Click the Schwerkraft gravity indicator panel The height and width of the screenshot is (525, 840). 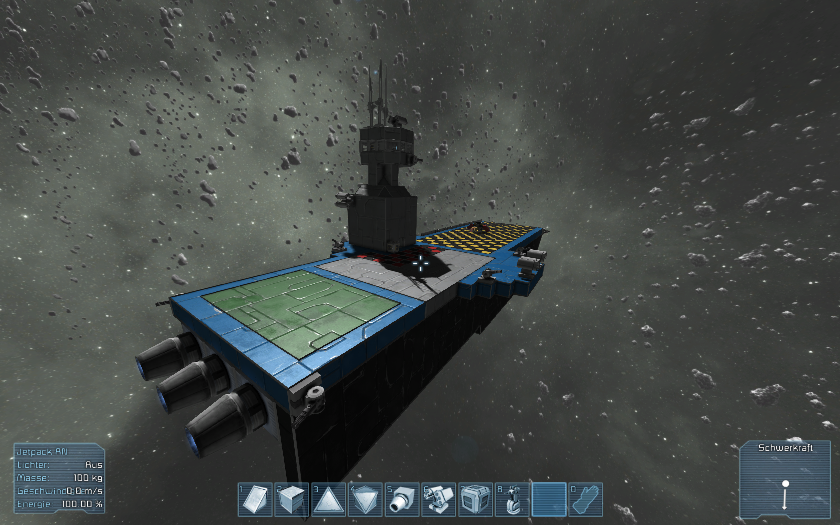(x=785, y=479)
